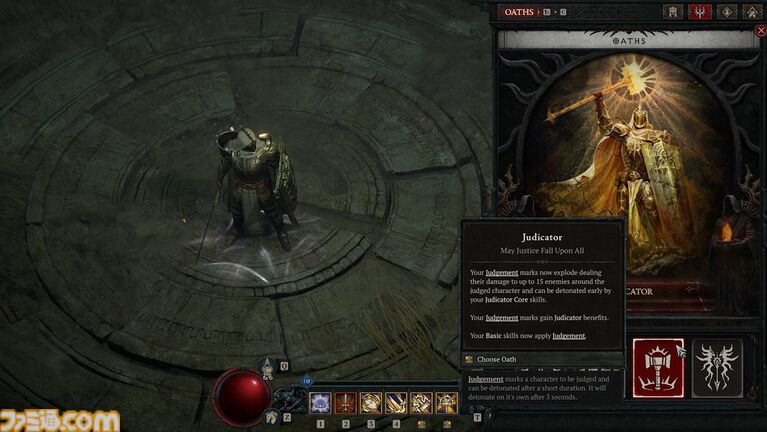The height and width of the screenshot is (432, 767).
Task: Activate the red sword skill in slot 2
Action: point(346,403)
